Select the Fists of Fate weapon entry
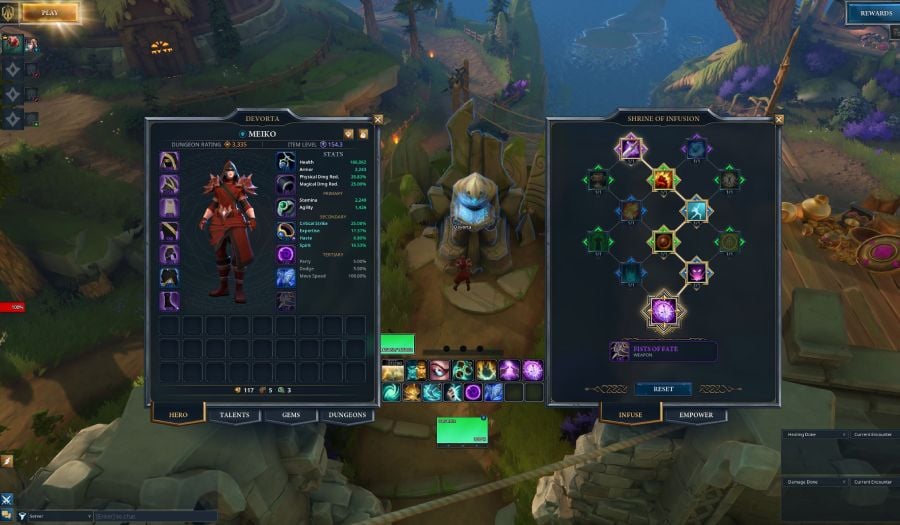900x525 pixels. pyautogui.click(x=663, y=351)
